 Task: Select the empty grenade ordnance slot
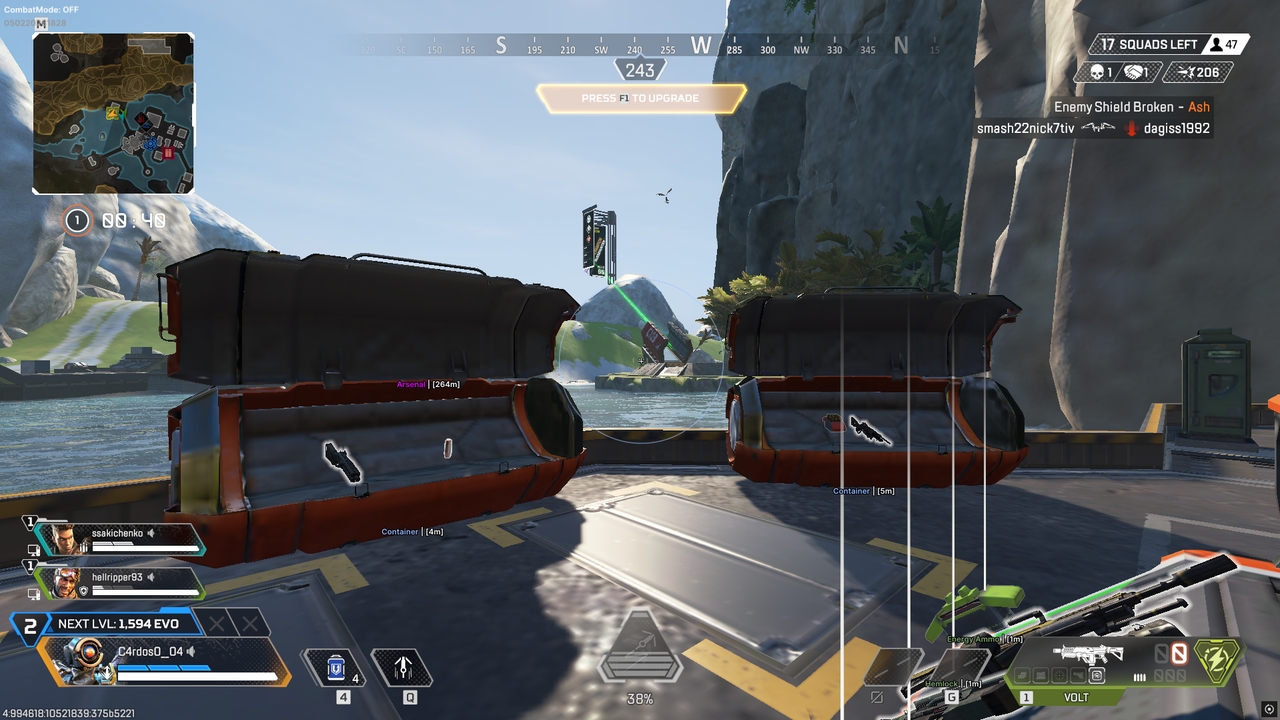tap(957, 667)
